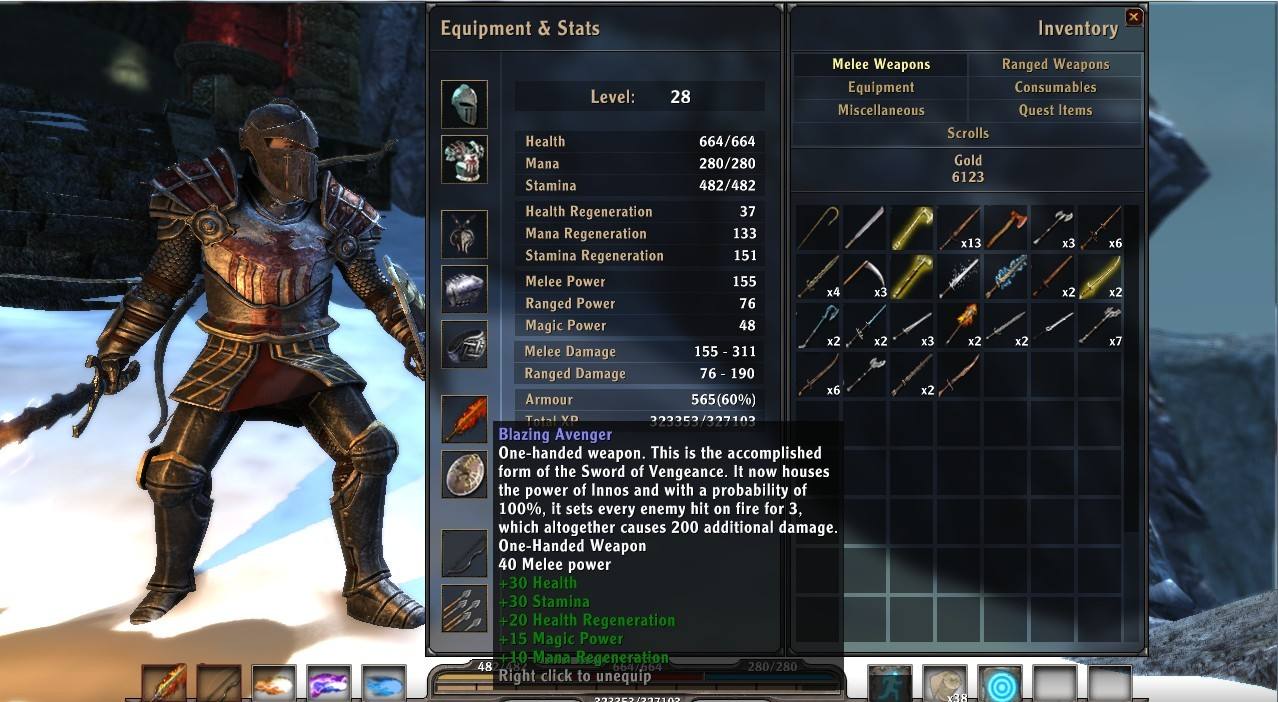
Task: Open the Ranged Weapons tab
Action: tap(1055, 64)
